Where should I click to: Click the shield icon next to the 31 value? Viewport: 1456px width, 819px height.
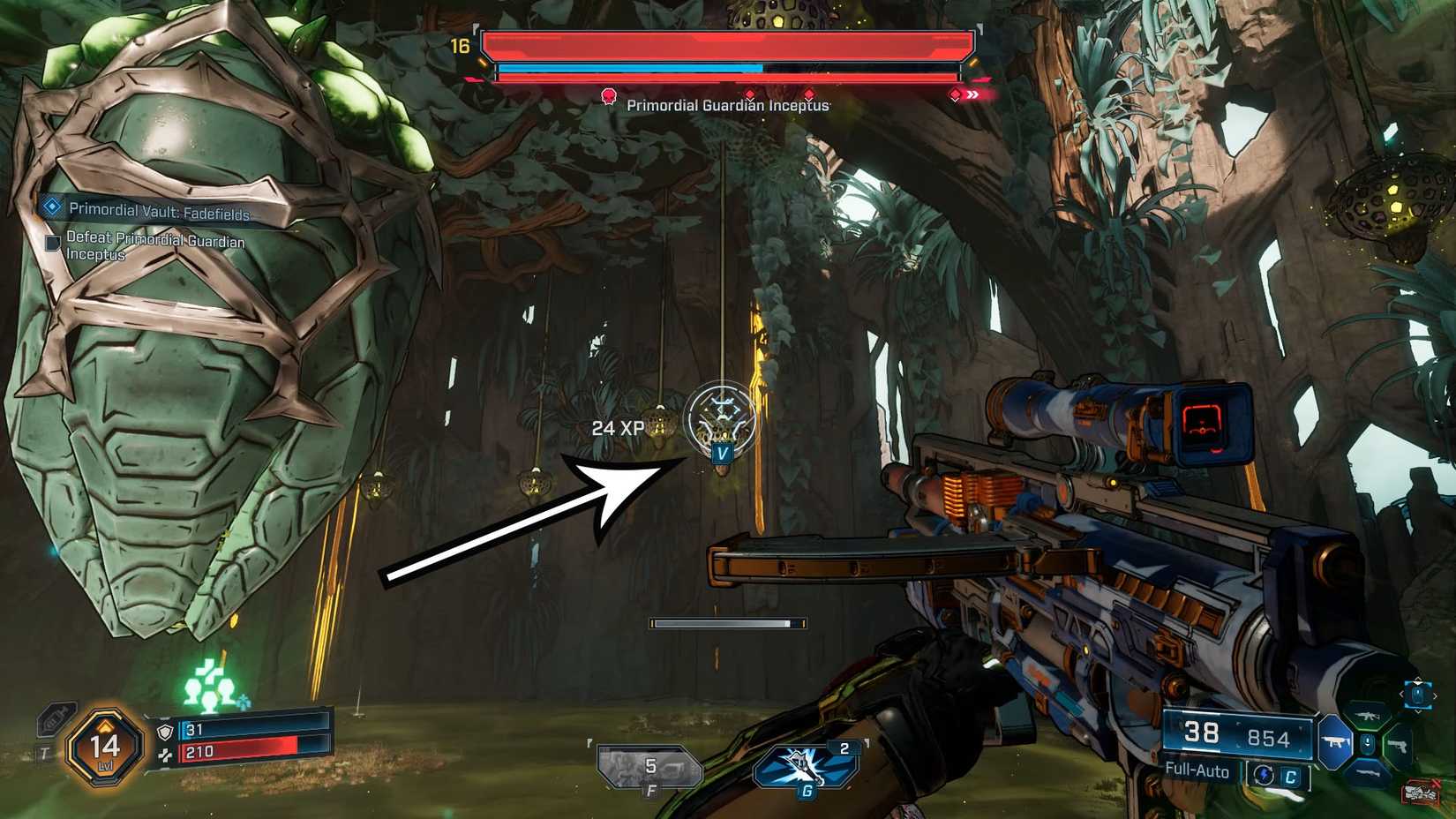click(166, 731)
